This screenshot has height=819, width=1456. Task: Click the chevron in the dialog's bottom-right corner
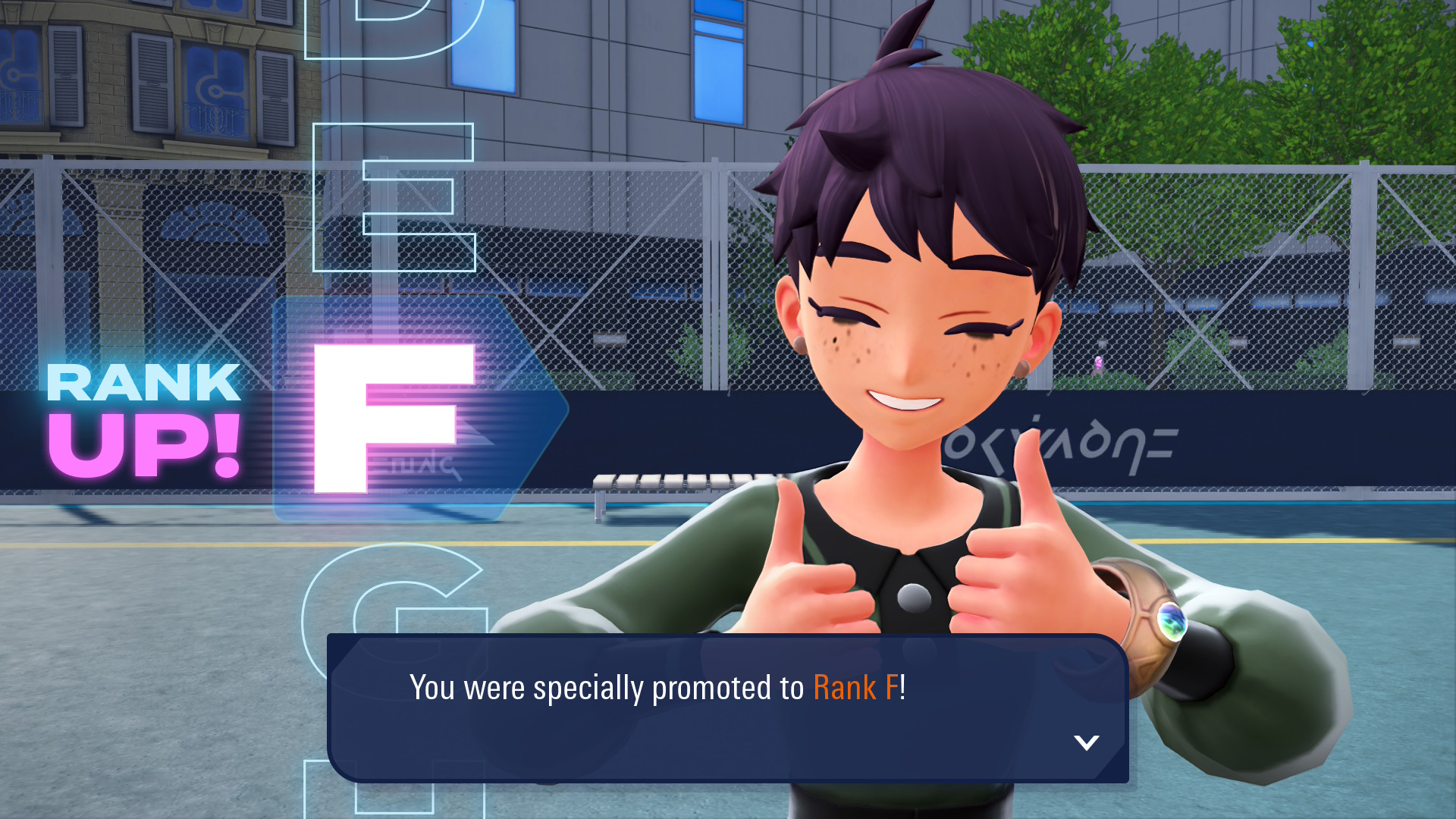[x=1087, y=742]
